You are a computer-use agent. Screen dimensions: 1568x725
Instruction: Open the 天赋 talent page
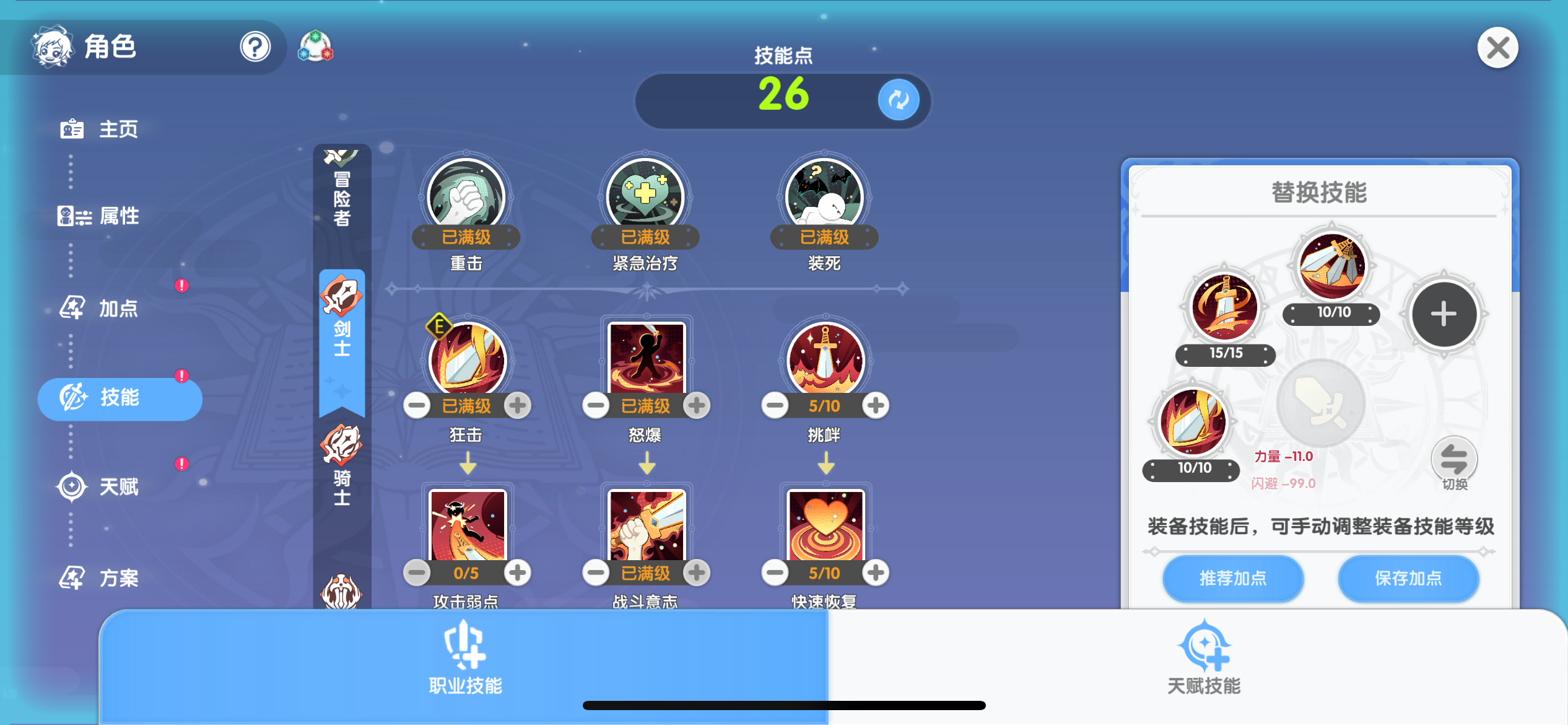point(99,486)
